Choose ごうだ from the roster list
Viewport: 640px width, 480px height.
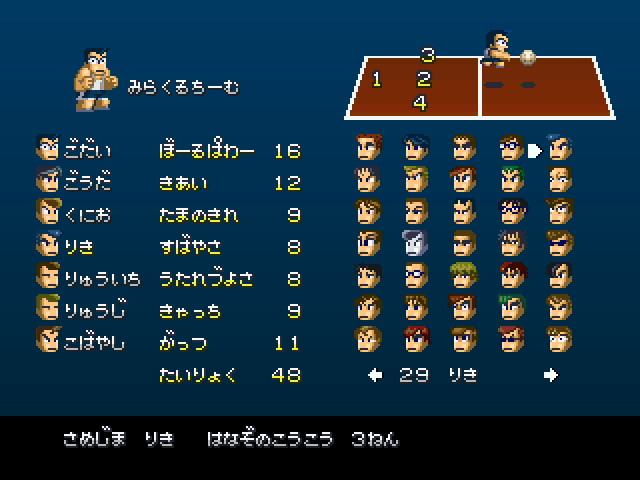coord(75,182)
